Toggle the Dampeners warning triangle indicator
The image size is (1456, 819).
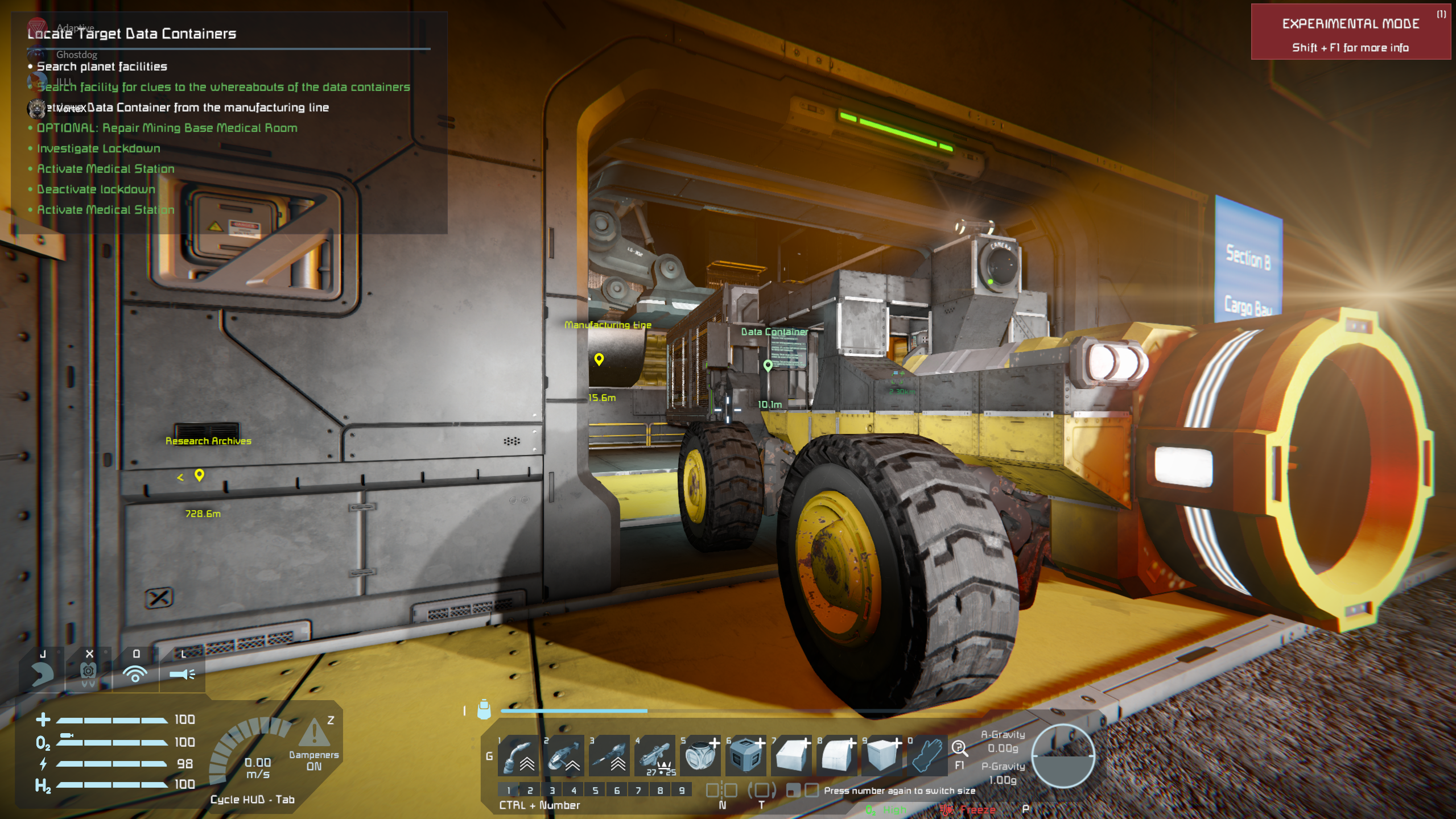[314, 733]
